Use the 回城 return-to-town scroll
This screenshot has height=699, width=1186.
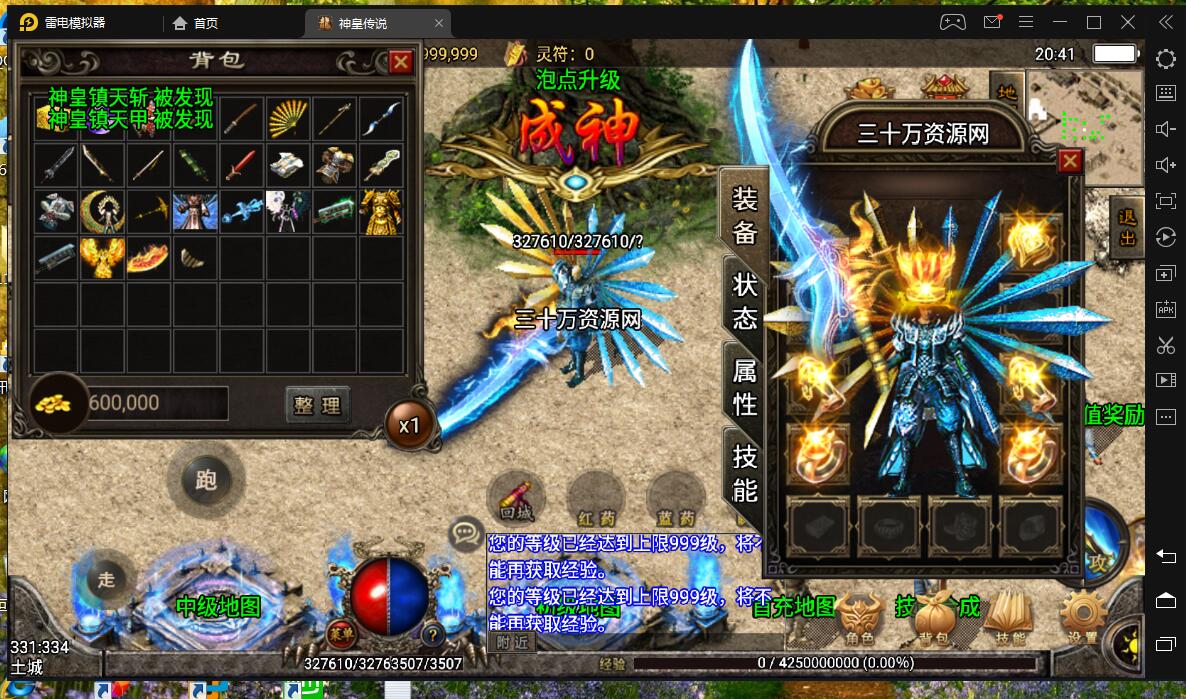coord(516,497)
